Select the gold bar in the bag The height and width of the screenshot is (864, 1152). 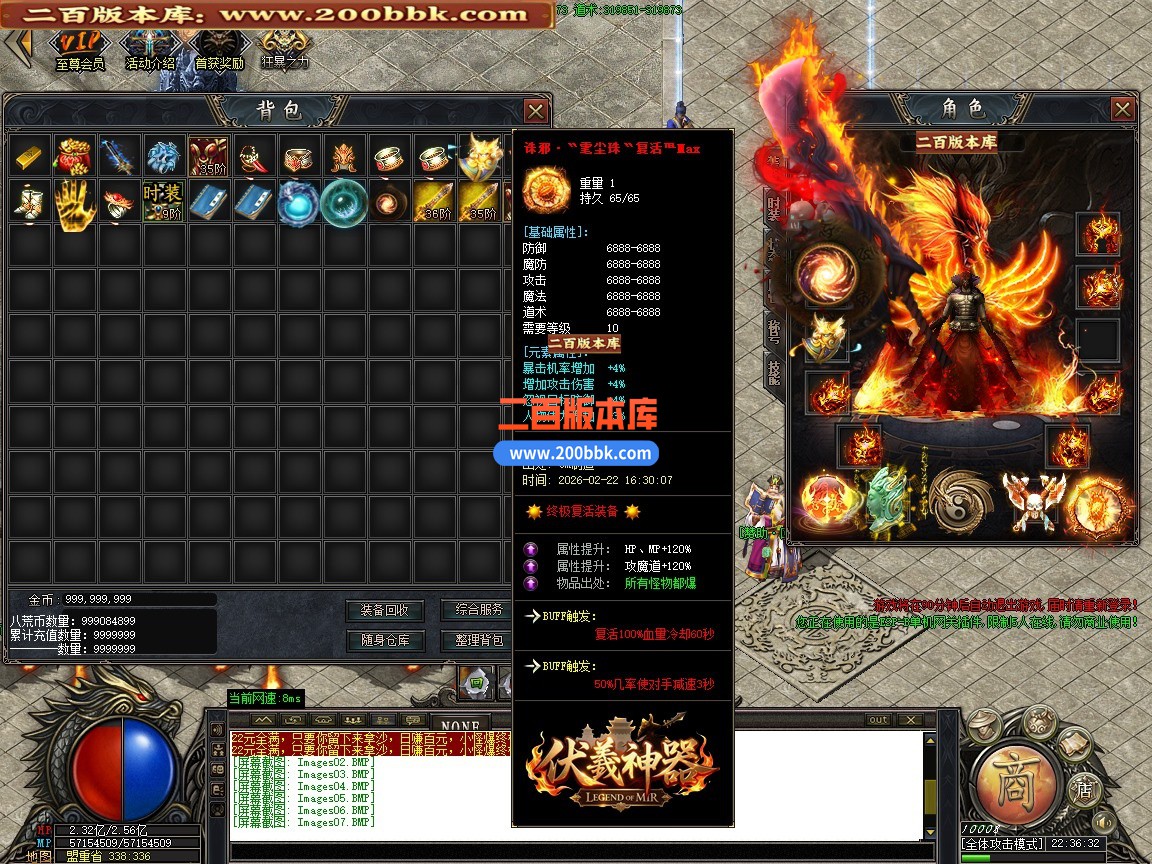pyautogui.click(x=29, y=156)
